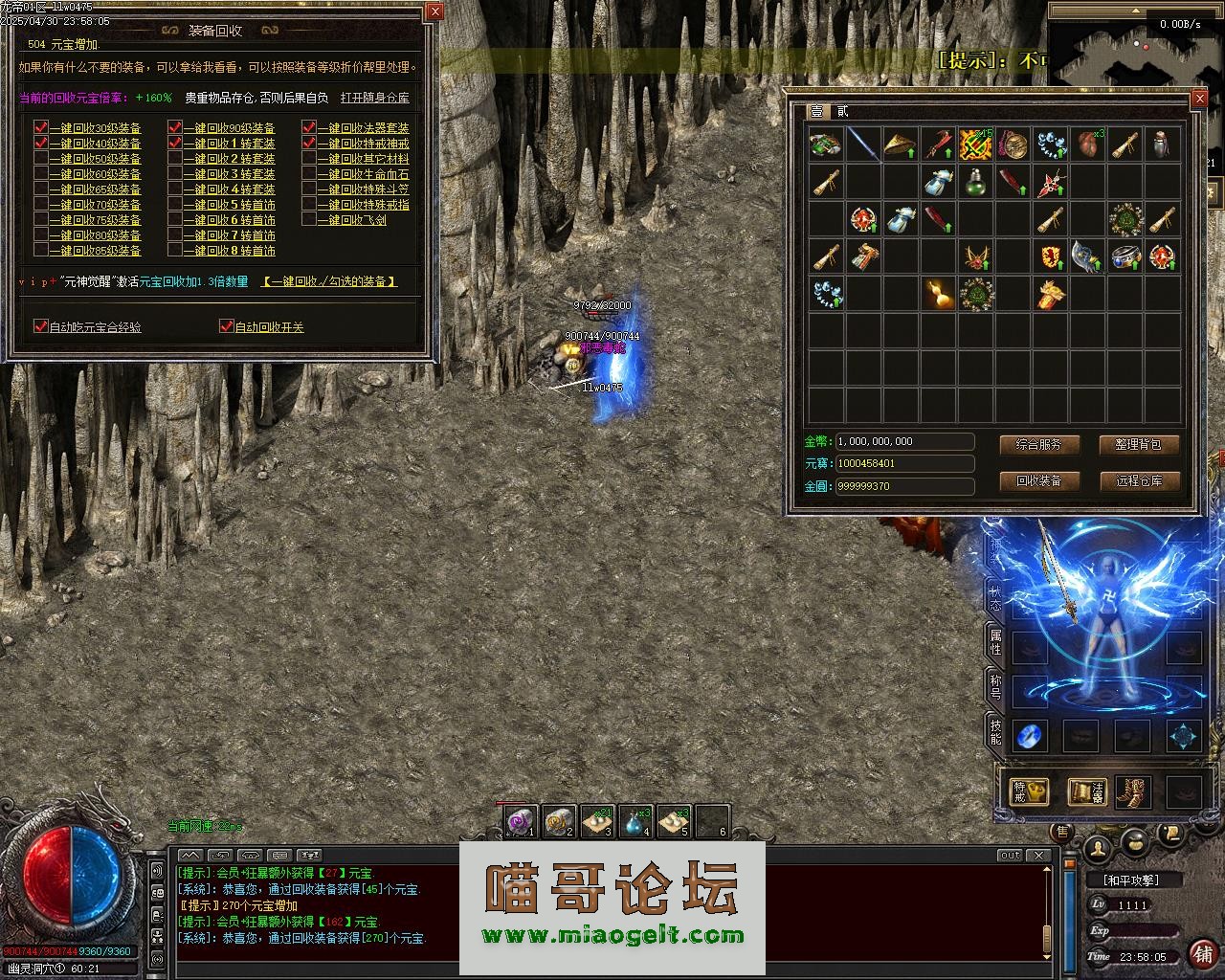Viewport: 1225px width, 980px height.
Task: Uncheck recycle level 90 equipment option
Action: [x=175, y=128]
